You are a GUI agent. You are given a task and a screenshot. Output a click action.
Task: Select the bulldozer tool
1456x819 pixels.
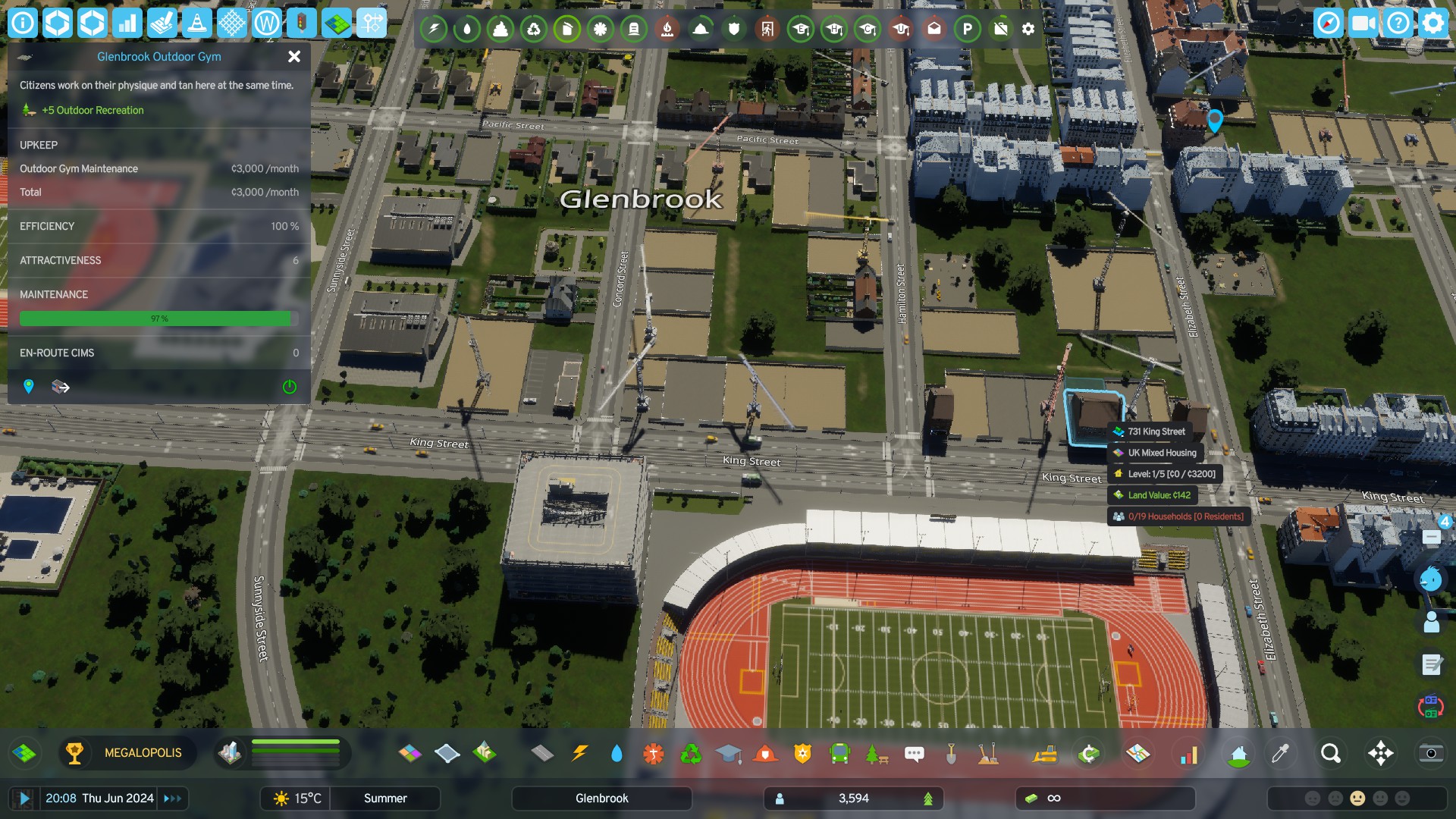pos(1045,753)
